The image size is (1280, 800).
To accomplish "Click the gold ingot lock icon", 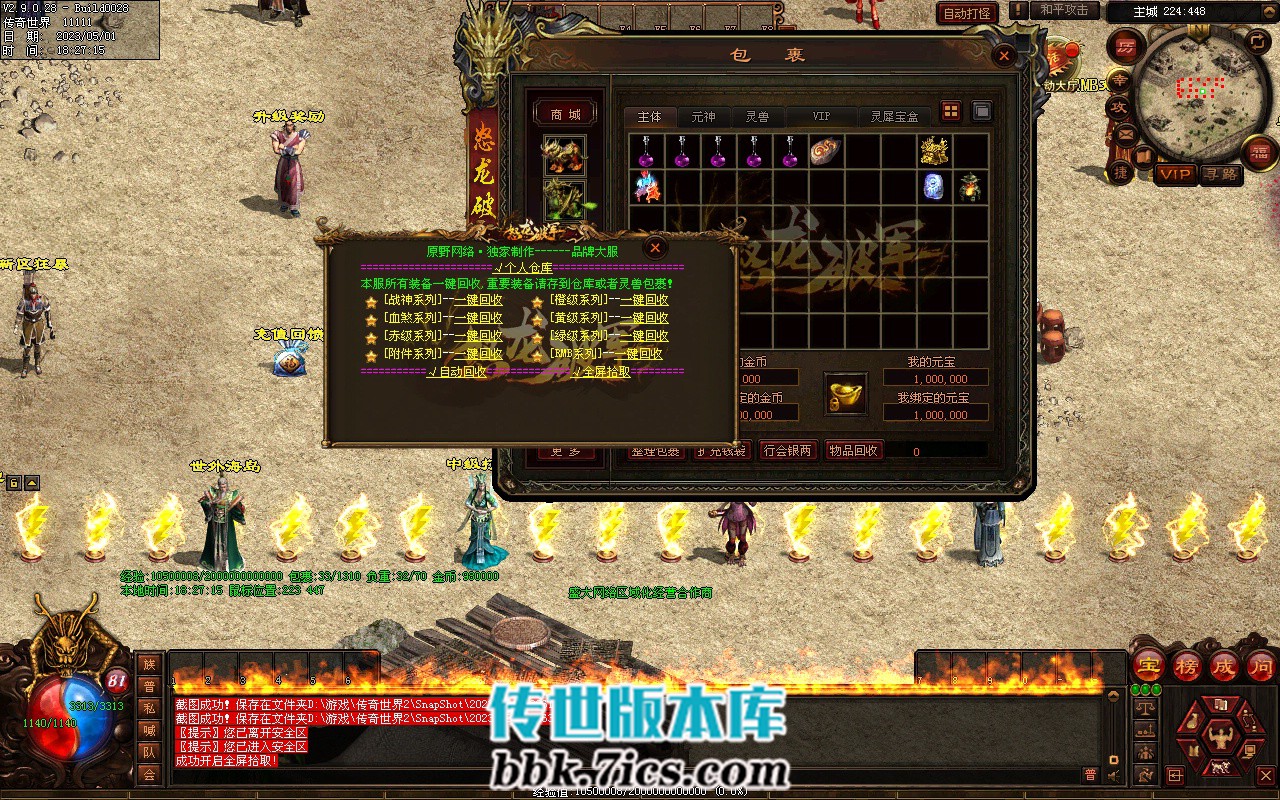I will [845, 393].
